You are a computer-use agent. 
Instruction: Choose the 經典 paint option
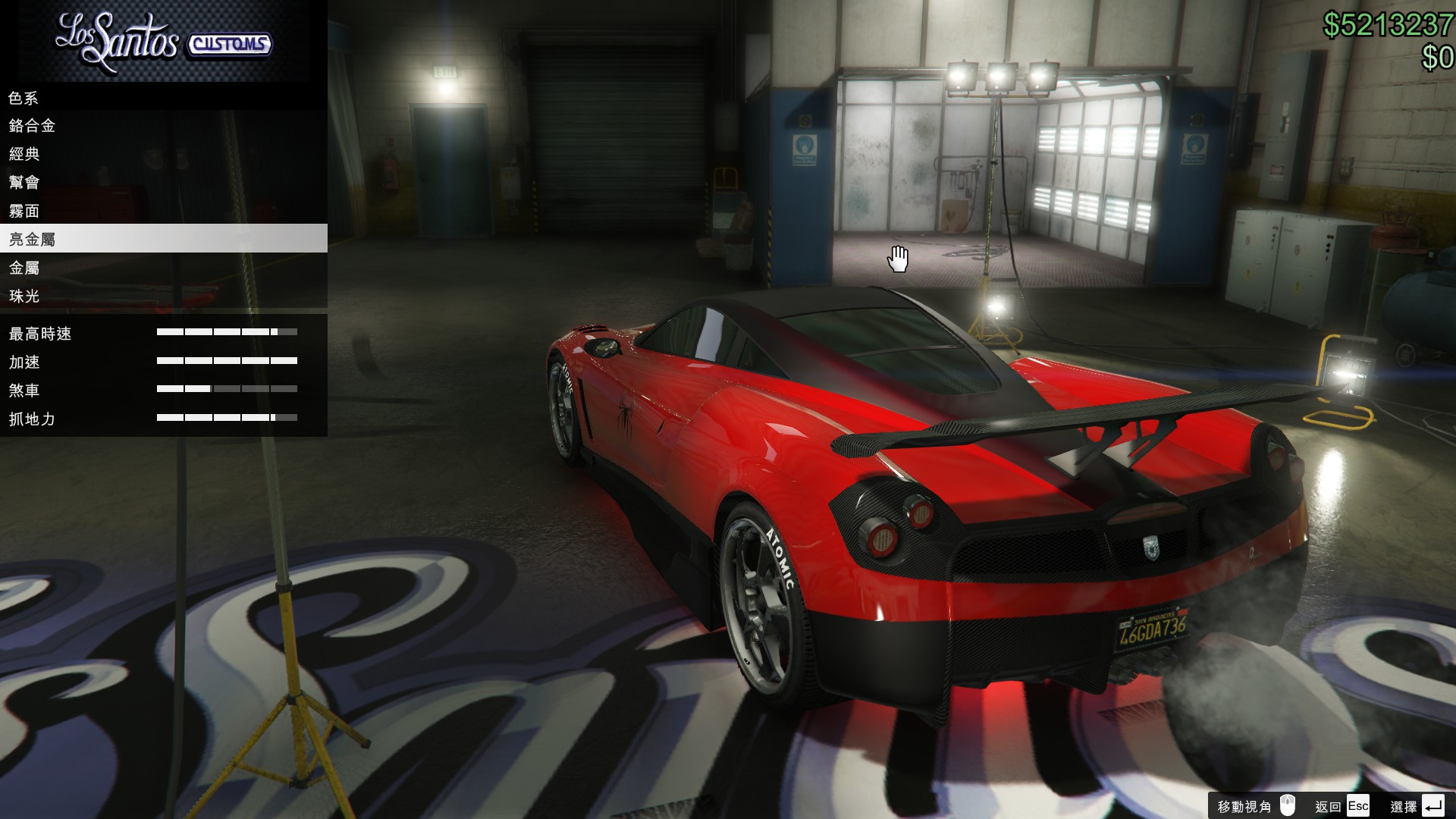pos(24,154)
